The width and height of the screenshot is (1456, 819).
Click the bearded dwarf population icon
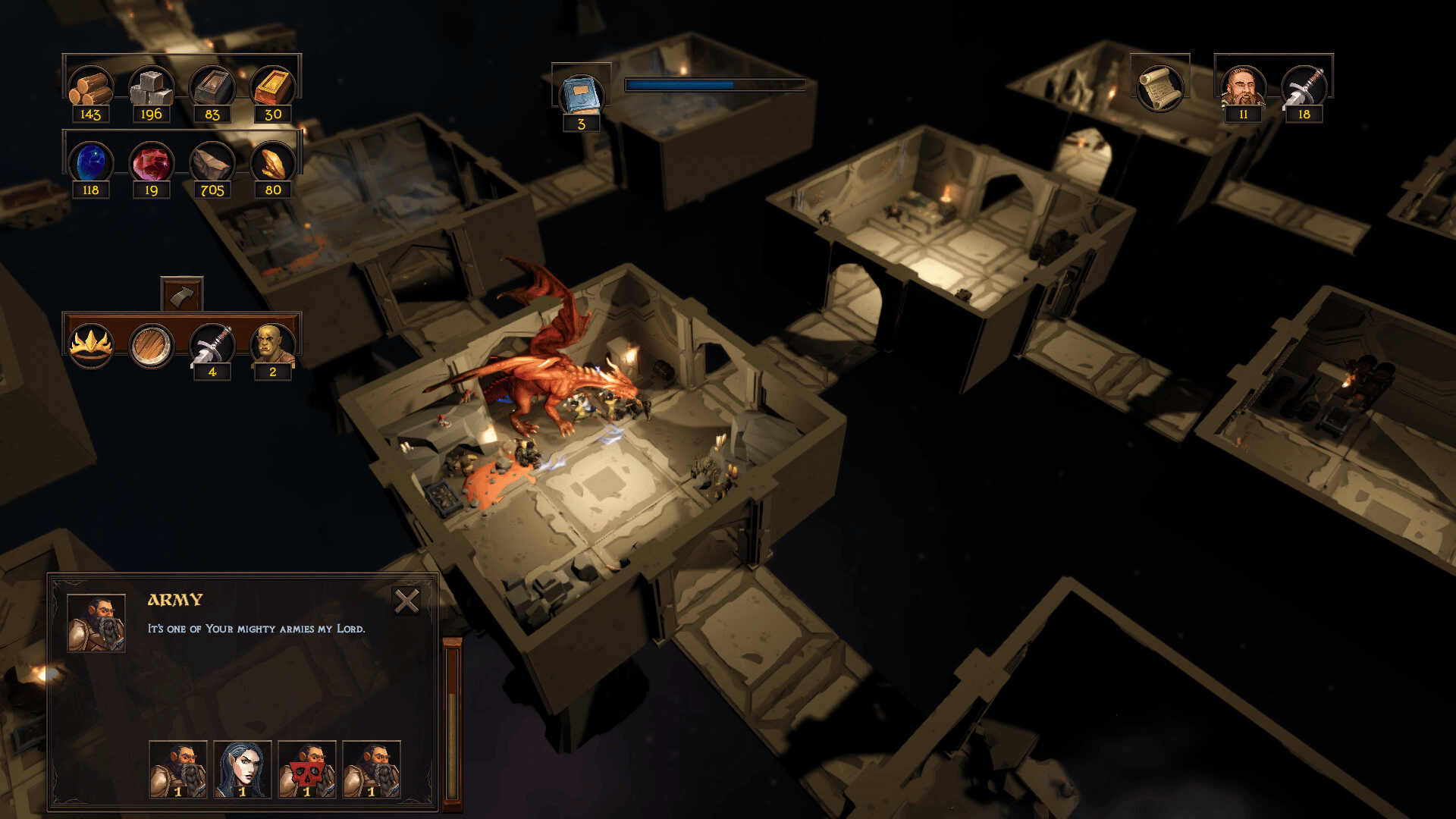tap(1243, 87)
